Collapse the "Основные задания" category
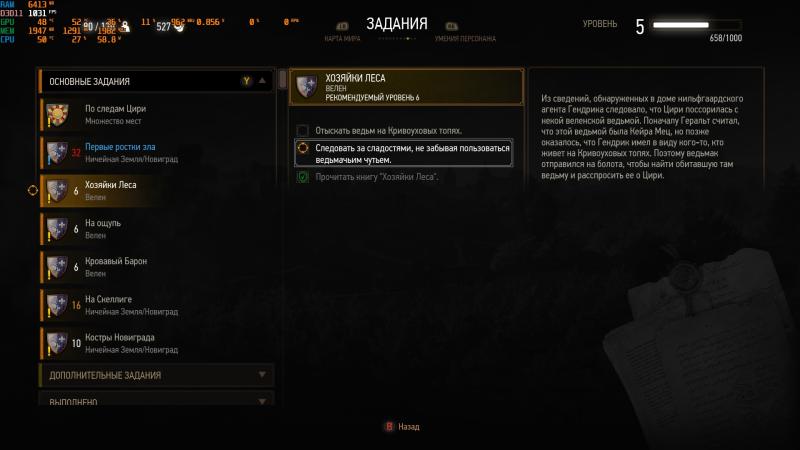The width and height of the screenshot is (800, 450). (262, 81)
